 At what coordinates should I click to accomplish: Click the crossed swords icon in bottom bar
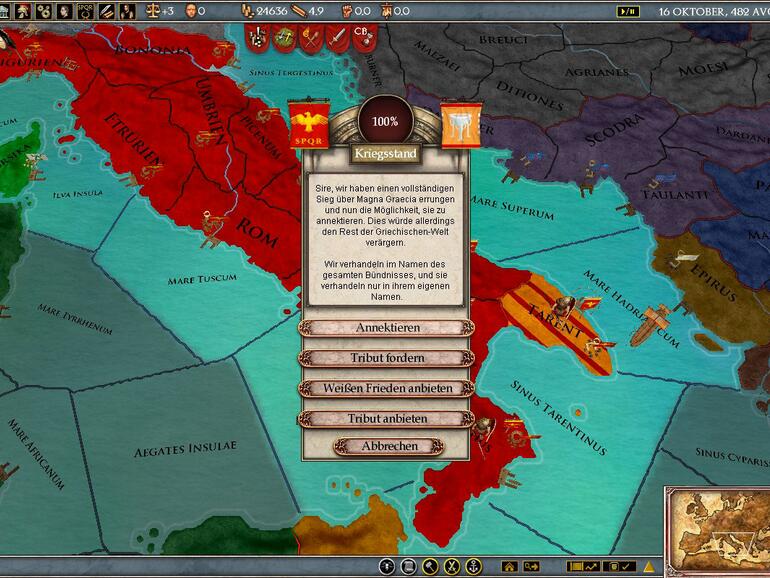pyautogui.click(x=451, y=567)
